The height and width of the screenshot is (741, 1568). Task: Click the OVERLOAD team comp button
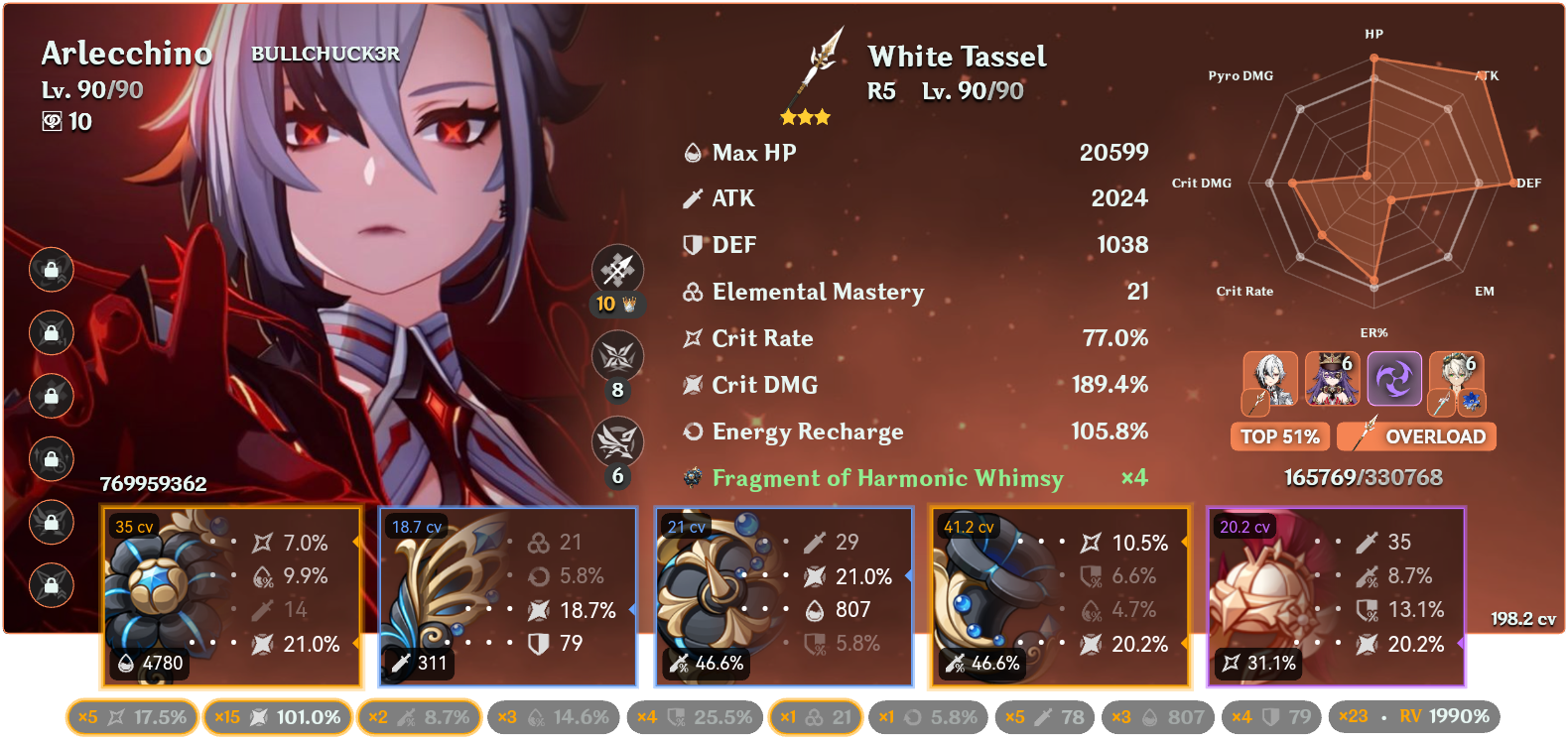click(x=1416, y=436)
